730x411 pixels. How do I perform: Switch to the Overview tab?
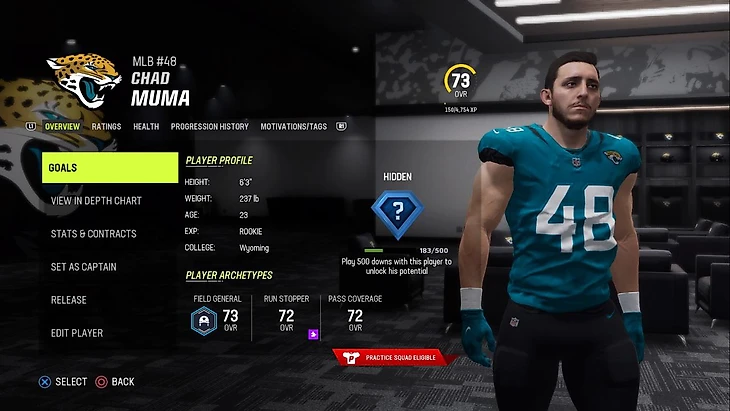[x=62, y=127]
